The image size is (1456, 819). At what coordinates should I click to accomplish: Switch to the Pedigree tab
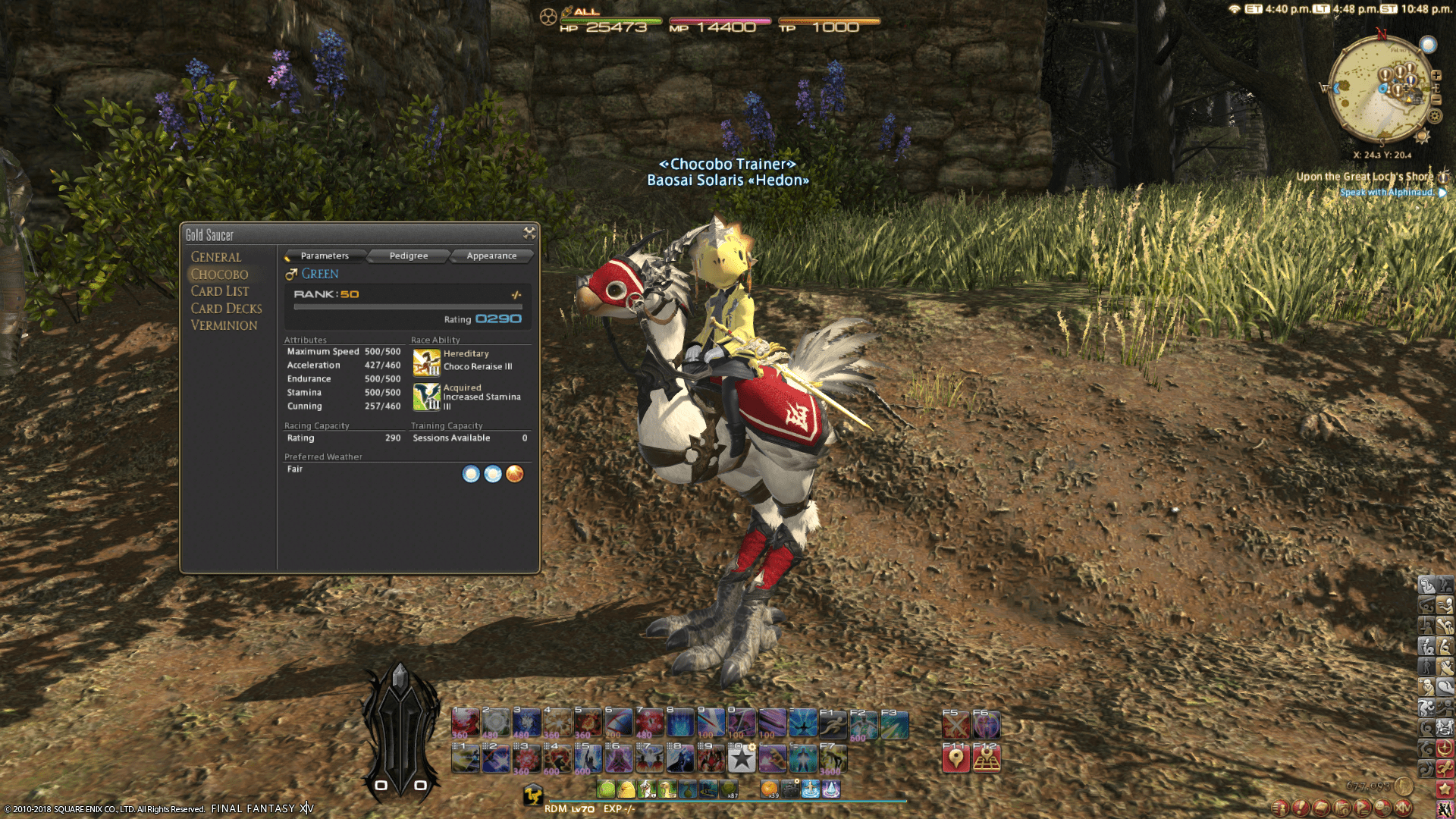(407, 256)
